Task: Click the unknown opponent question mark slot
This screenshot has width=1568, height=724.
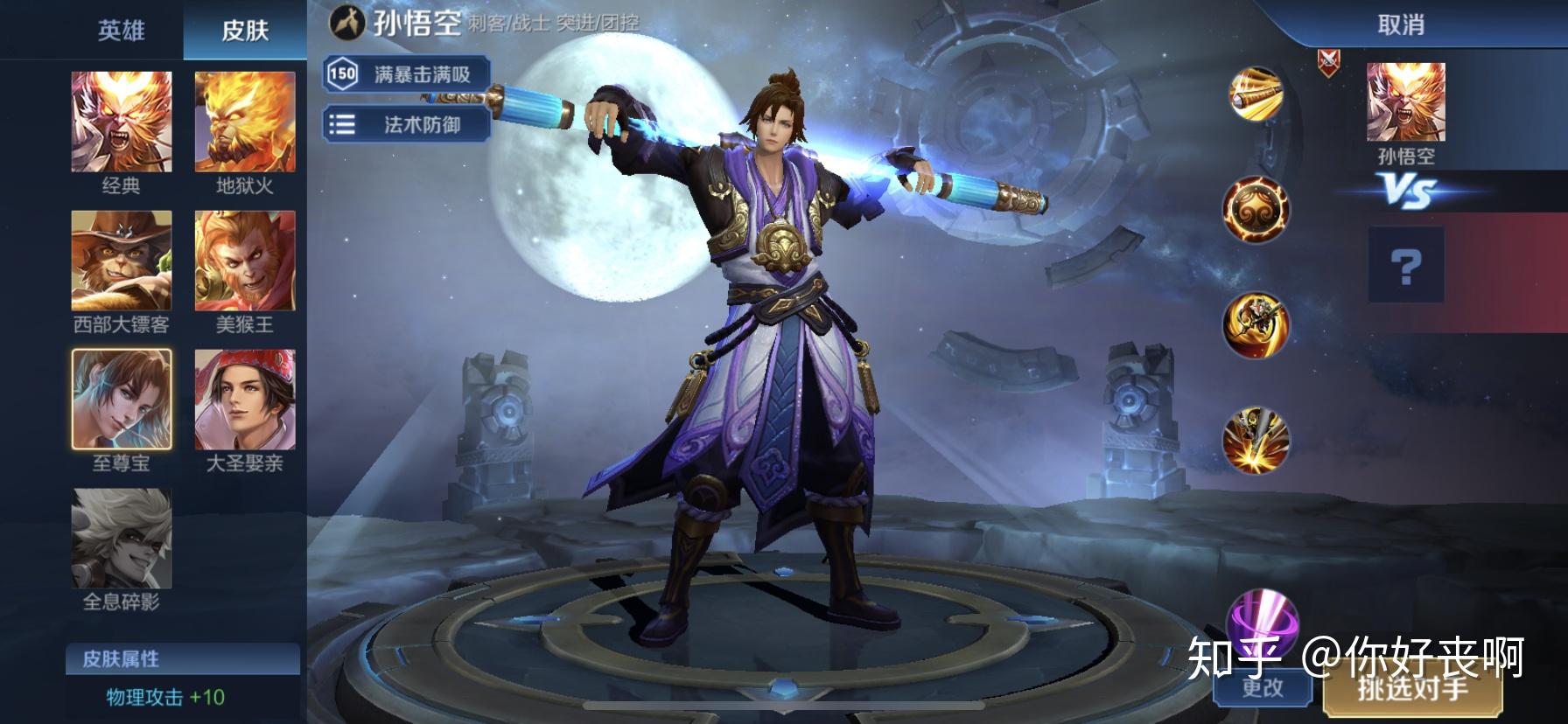Action: pos(1405,265)
